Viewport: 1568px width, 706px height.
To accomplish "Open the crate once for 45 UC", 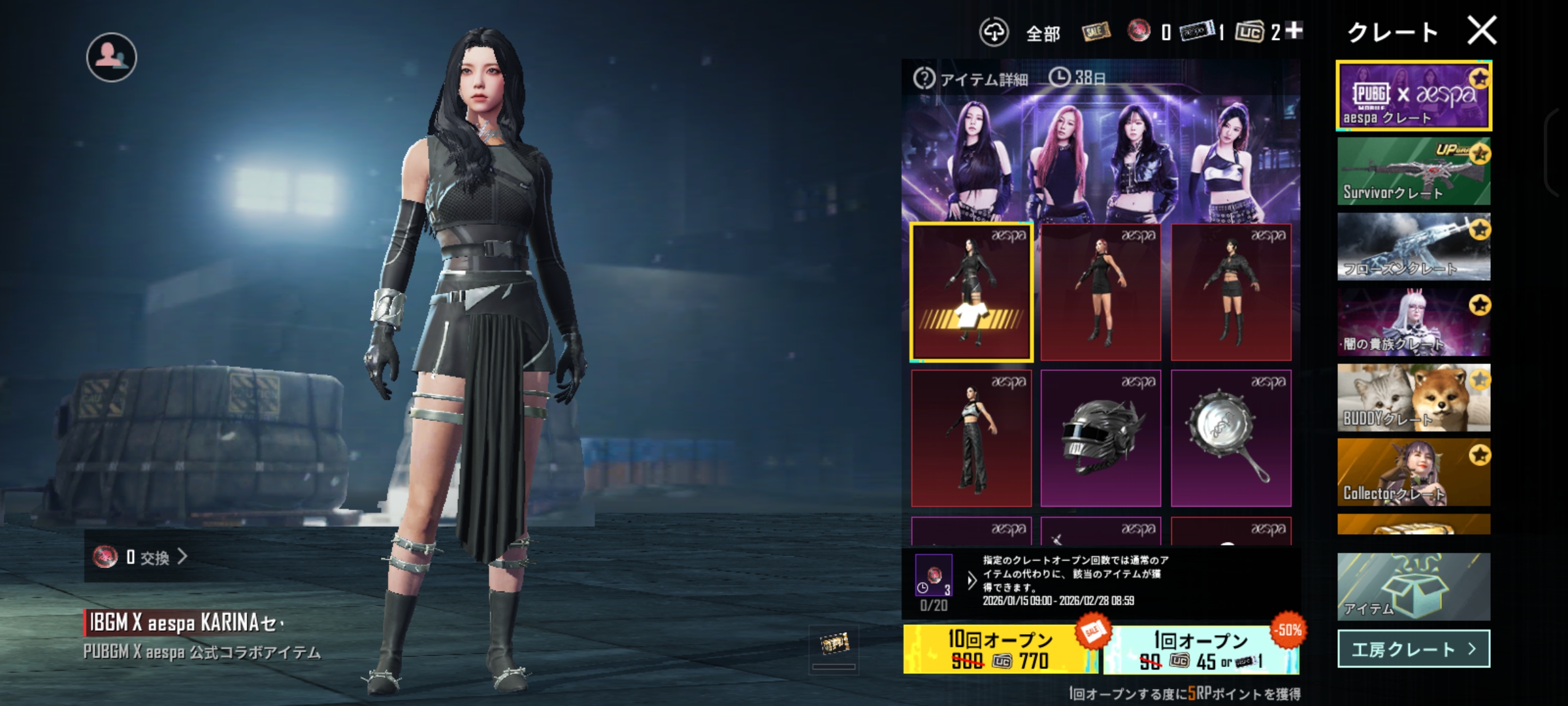I will pyautogui.click(x=1201, y=649).
